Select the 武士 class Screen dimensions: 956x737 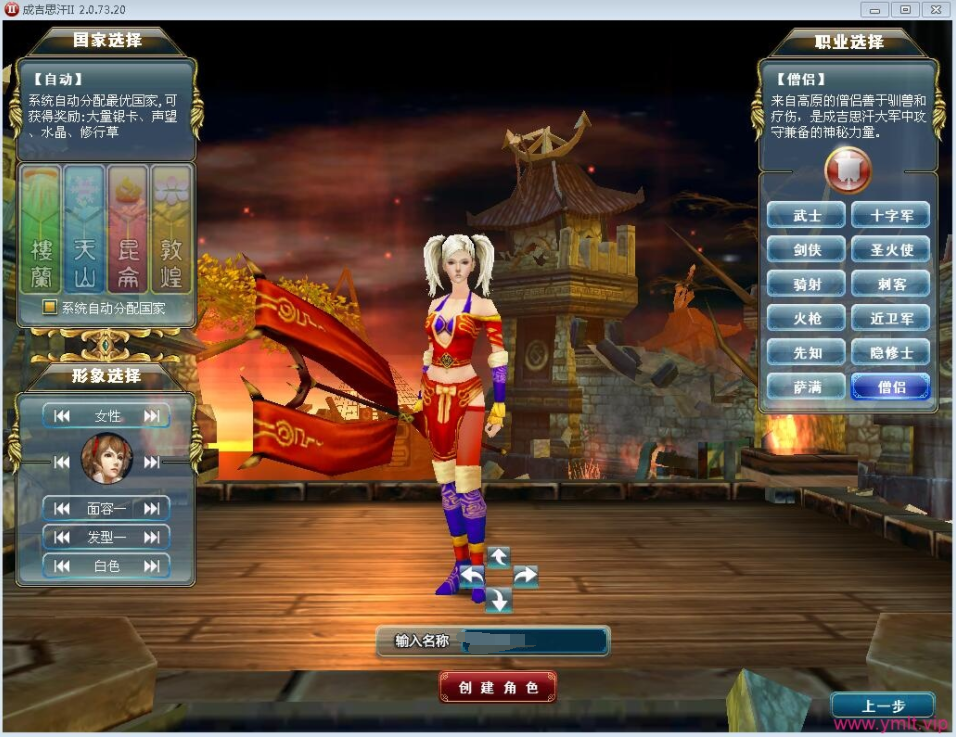[807, 215]
